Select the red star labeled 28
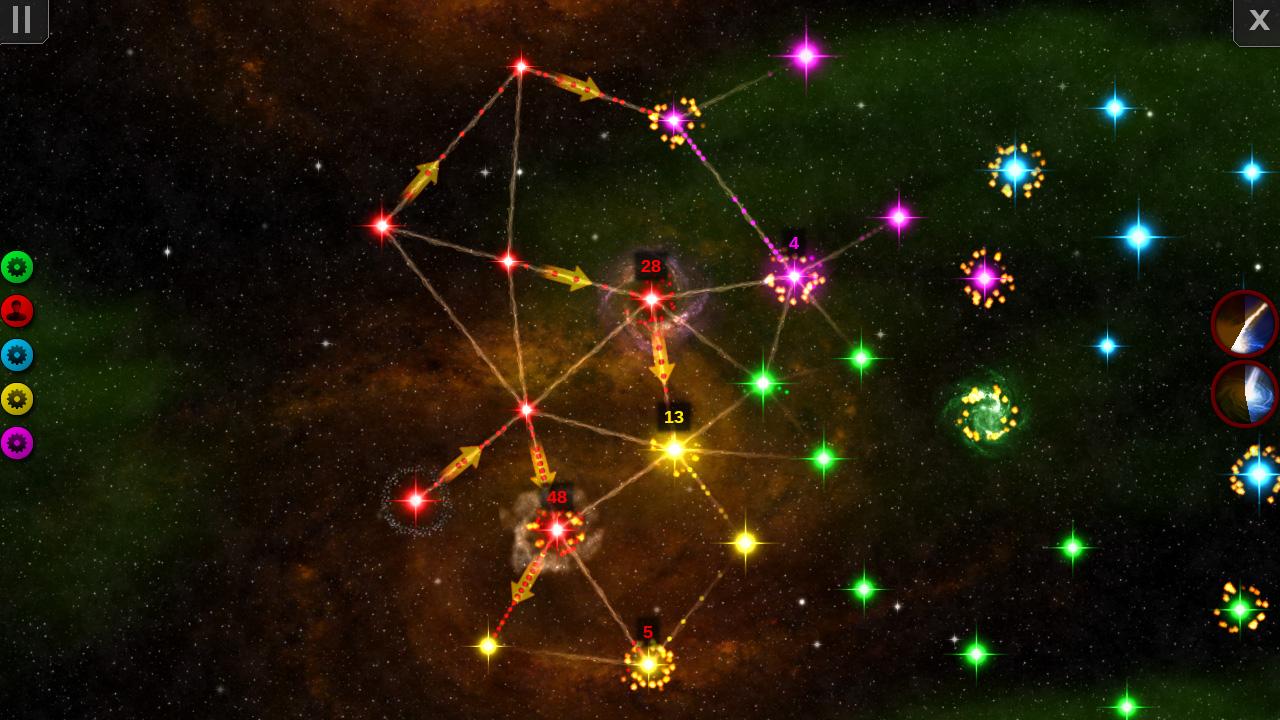 click(x=652, y=300)
